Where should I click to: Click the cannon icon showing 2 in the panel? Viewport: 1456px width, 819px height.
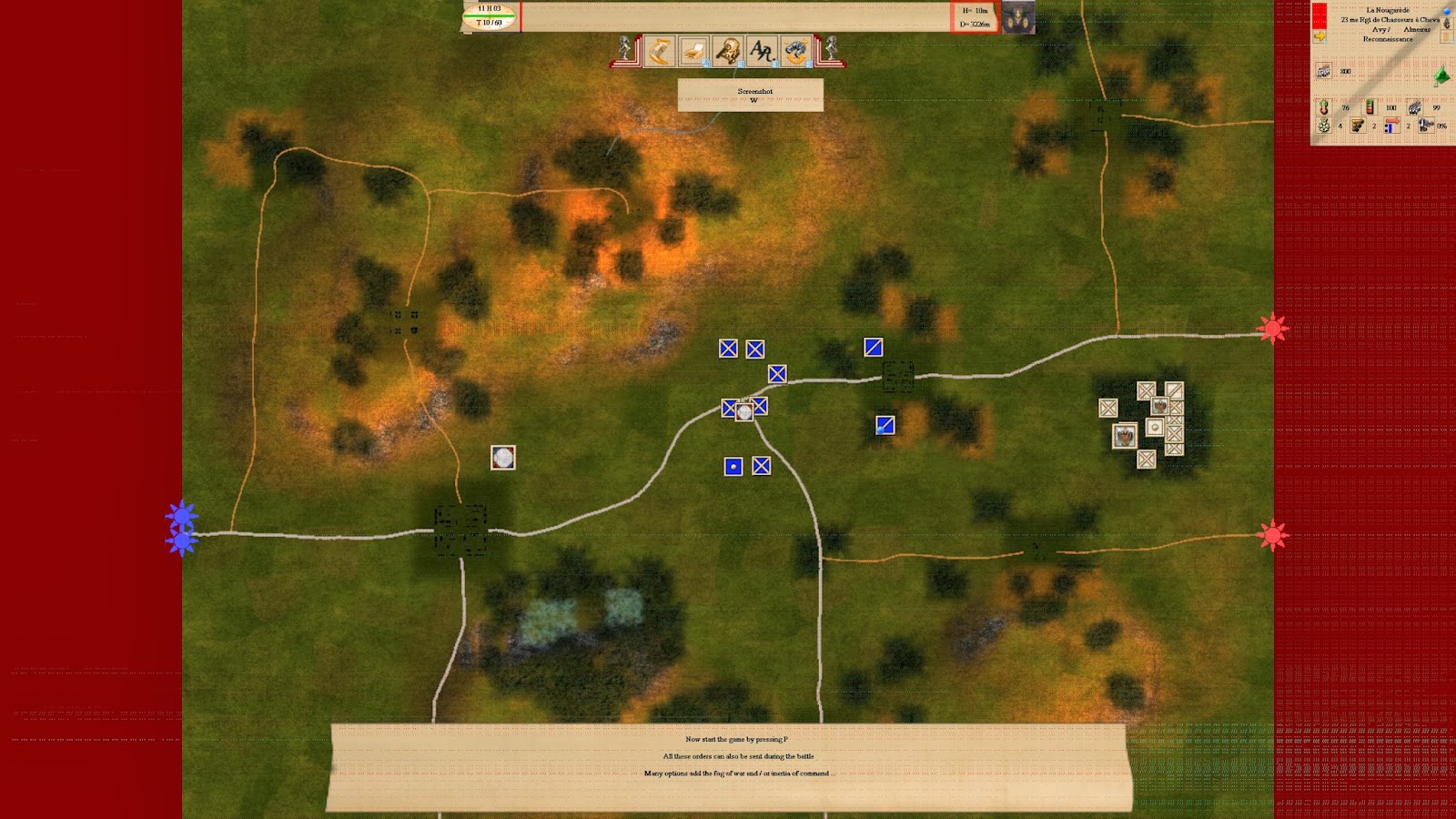coord(1356,126)
